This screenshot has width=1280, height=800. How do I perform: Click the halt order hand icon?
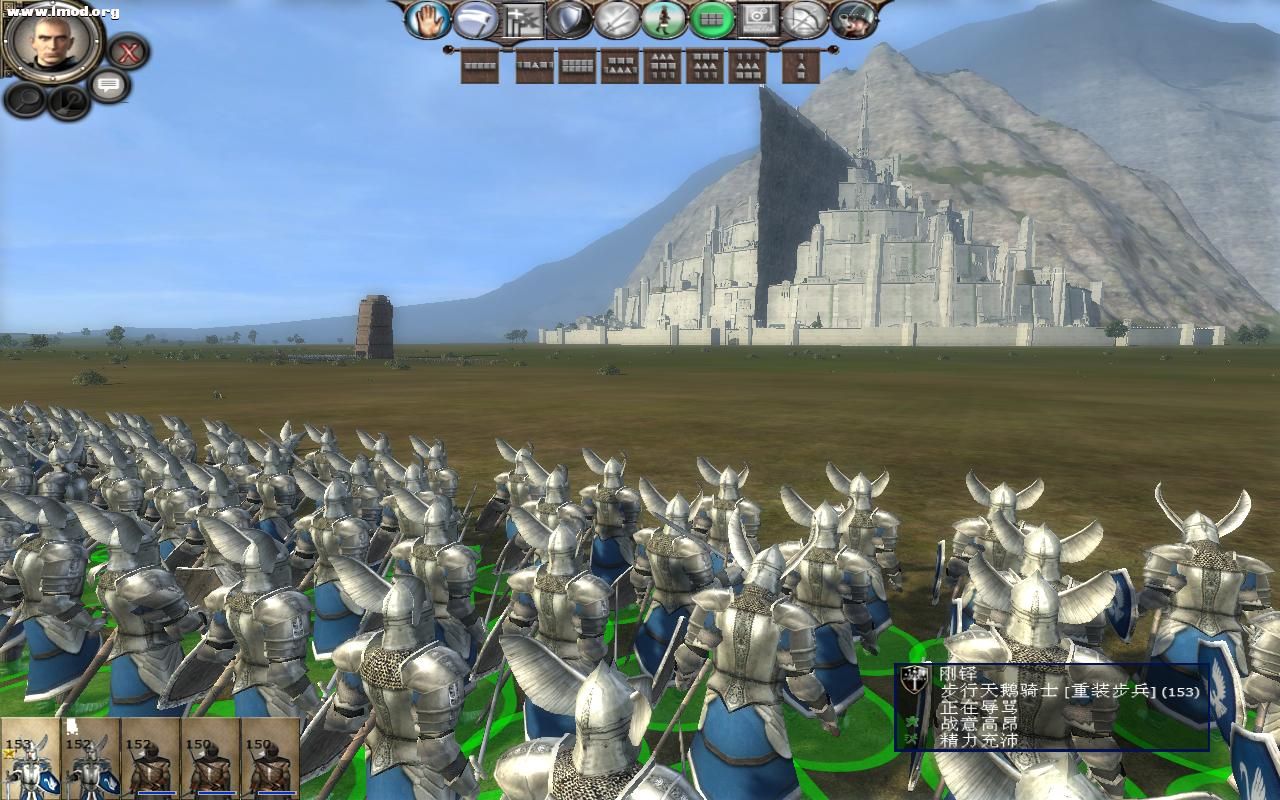pos(428,20)
